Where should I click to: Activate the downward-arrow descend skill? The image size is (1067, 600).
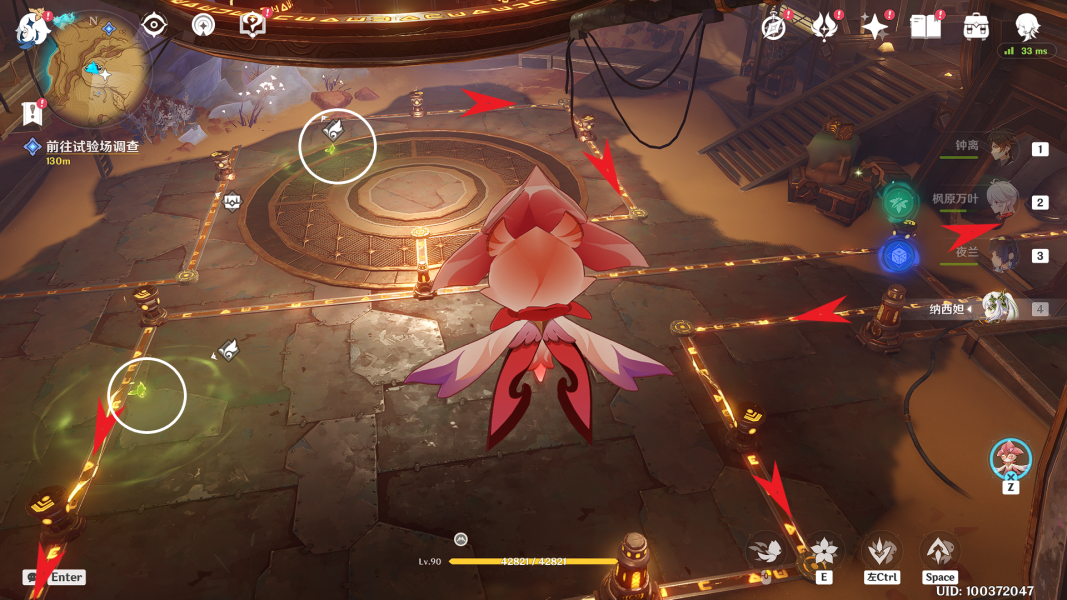(x=881, y=551)
